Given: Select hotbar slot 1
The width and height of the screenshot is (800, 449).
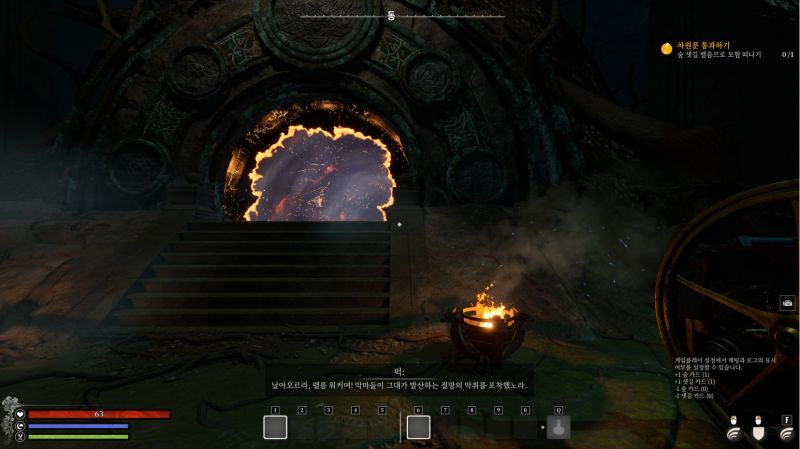Looking at the screenshot, I should pos(275,428).
